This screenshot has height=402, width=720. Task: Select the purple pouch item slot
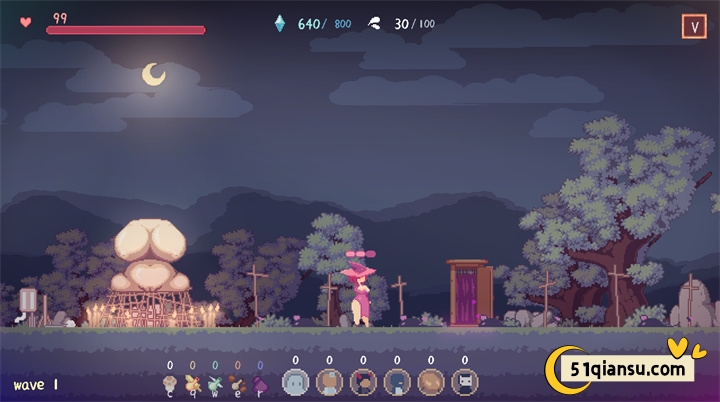coord(260,382)
